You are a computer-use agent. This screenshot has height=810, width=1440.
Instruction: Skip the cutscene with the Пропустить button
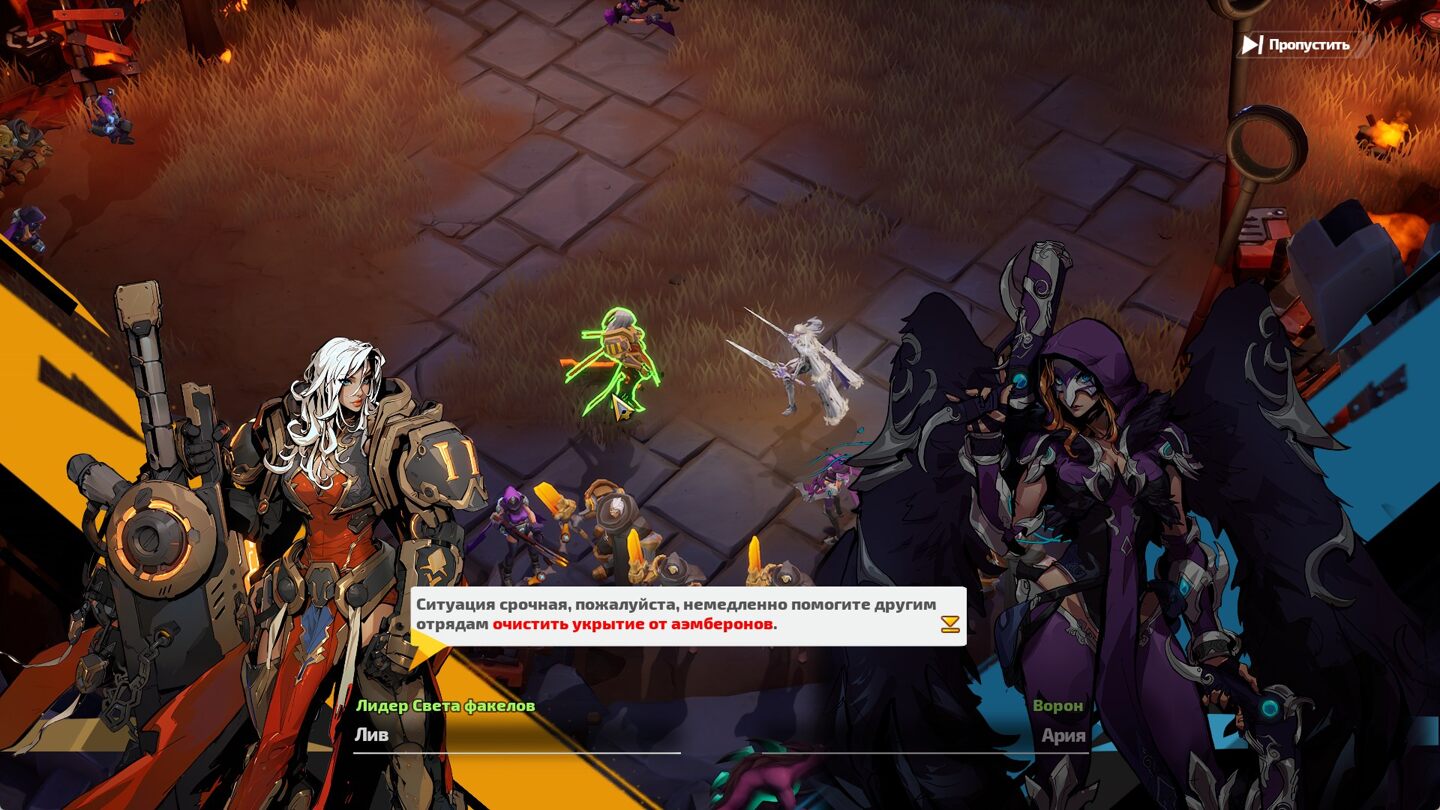tap(1297, 45)
